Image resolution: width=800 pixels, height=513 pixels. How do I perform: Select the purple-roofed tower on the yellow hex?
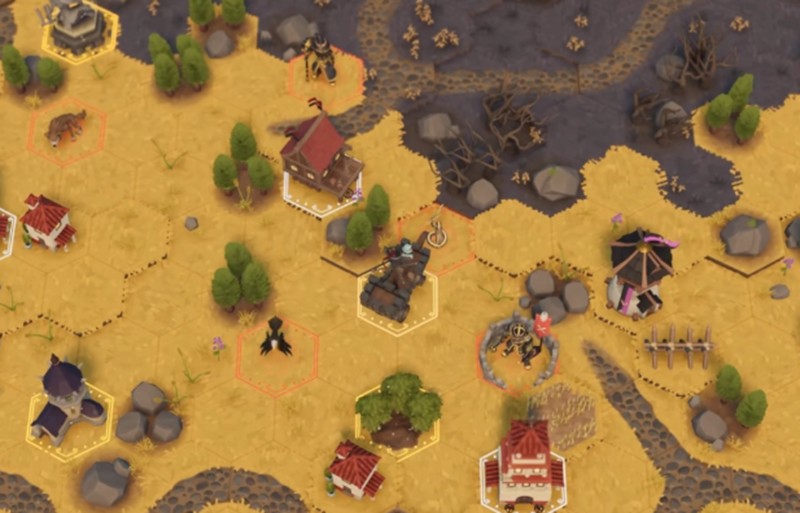[68, 404]
